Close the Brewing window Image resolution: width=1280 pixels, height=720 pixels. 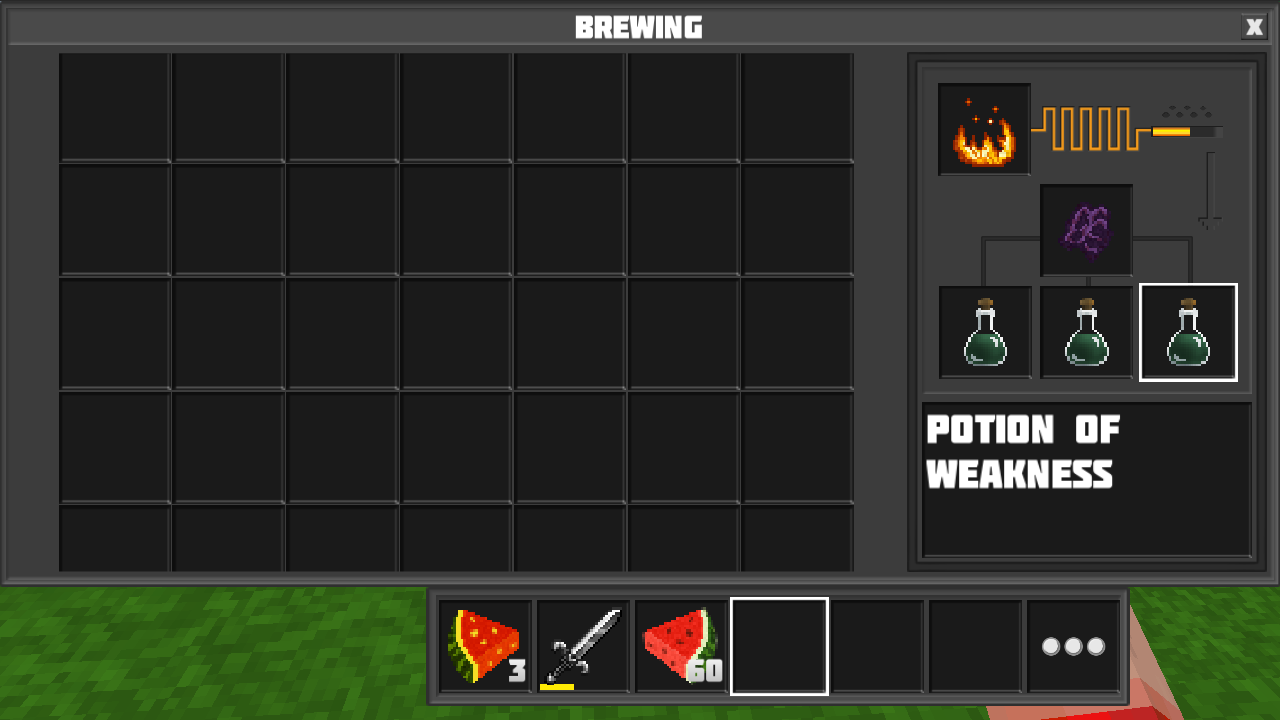click(1254, 27)
